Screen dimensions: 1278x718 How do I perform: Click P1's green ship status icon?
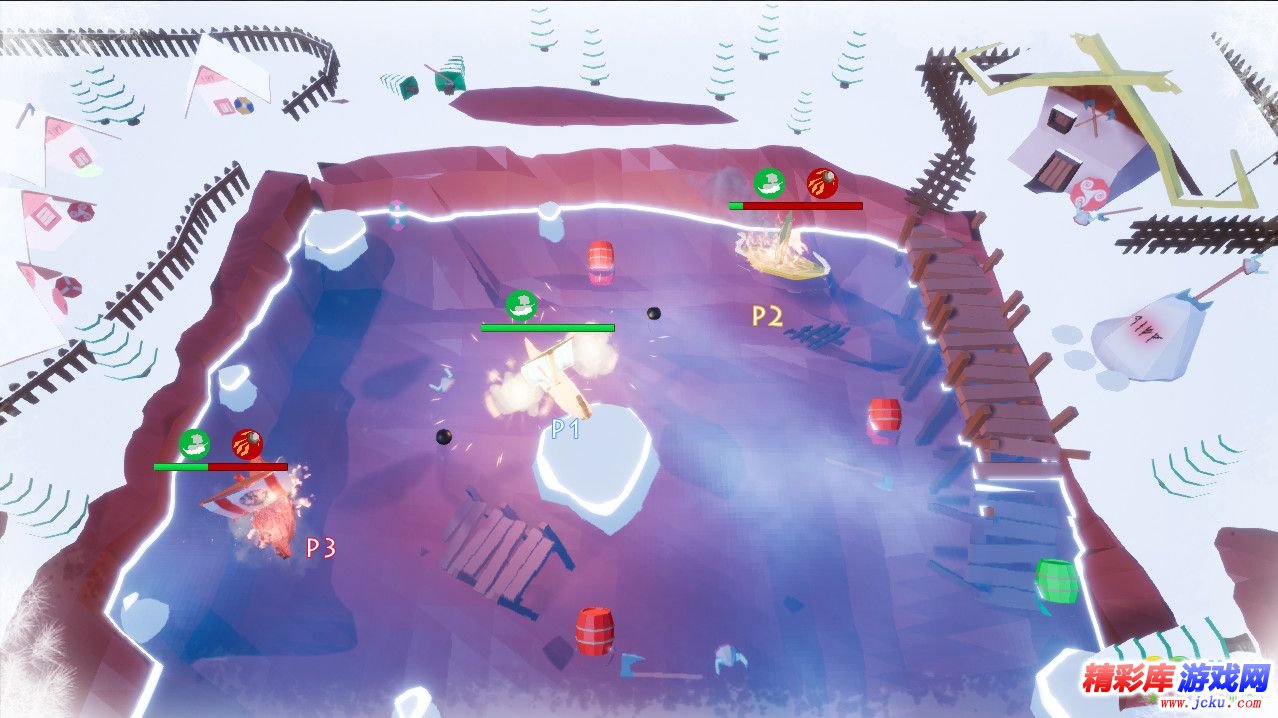521,305
